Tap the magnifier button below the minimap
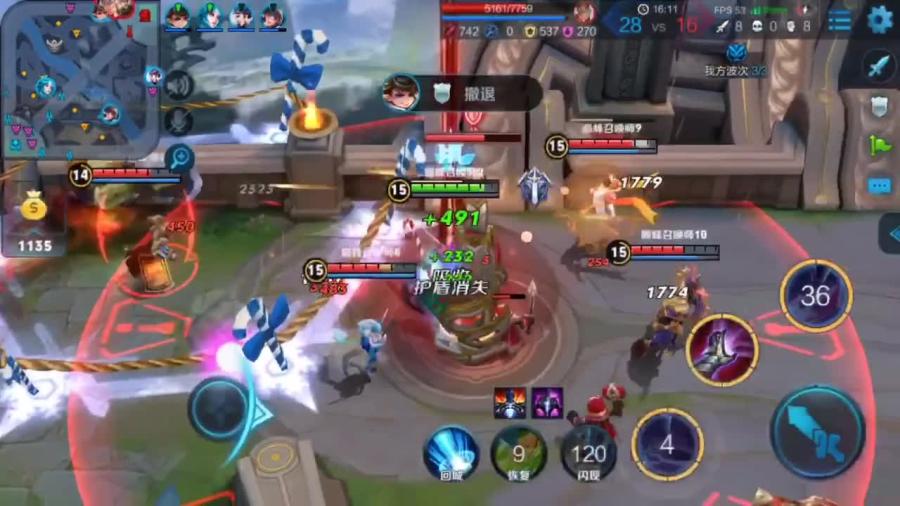 (x=180, y=157)
